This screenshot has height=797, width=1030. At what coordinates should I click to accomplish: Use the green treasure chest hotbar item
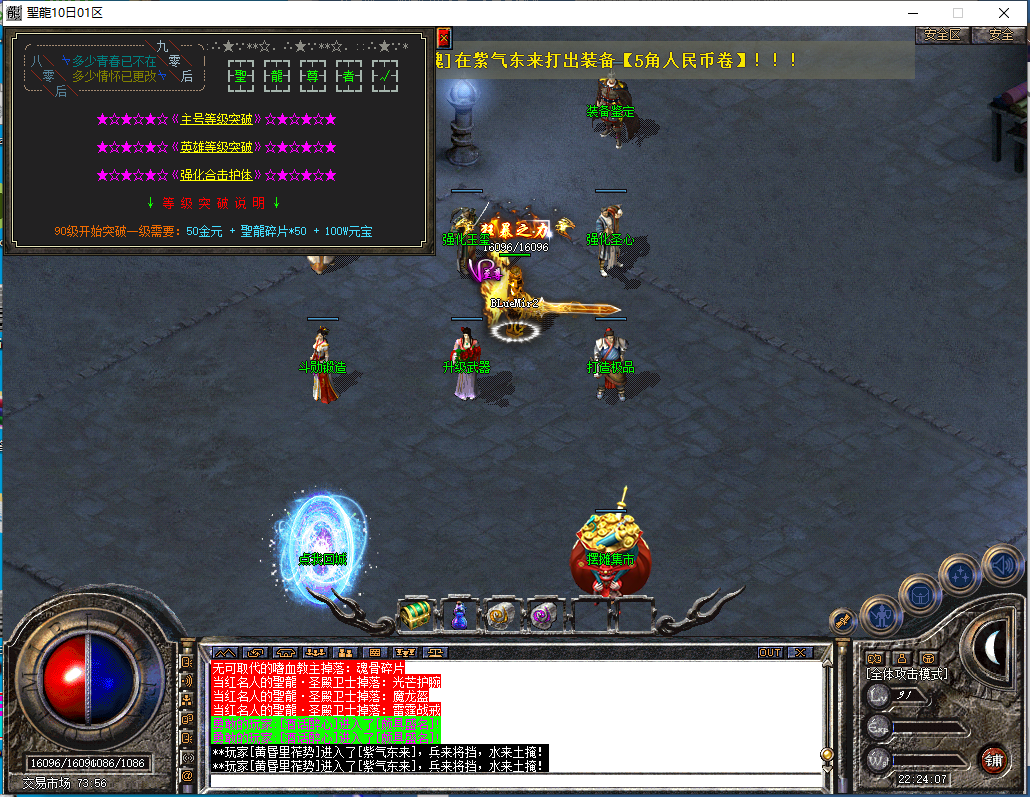(x=415, y=616)
